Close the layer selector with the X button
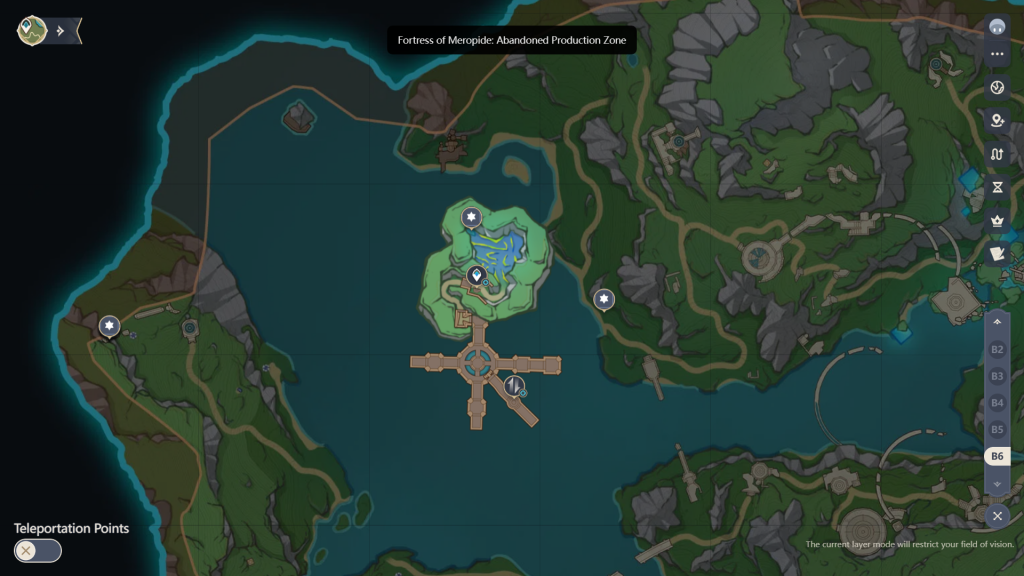The image size is (1024, 576). [x=997, y=516]
